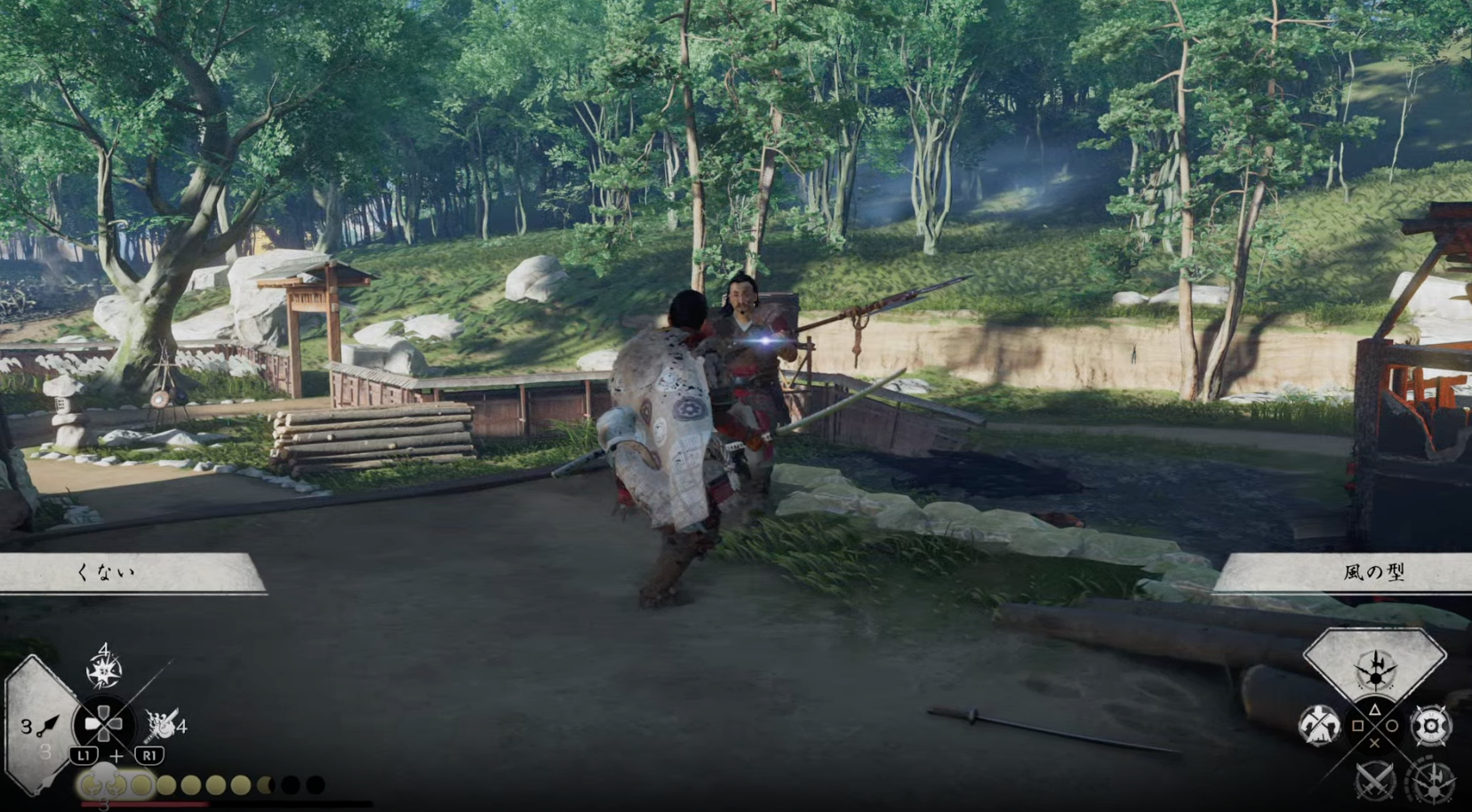
Task: Click the X button icon in stance diamond
Action: (1374, 744)
